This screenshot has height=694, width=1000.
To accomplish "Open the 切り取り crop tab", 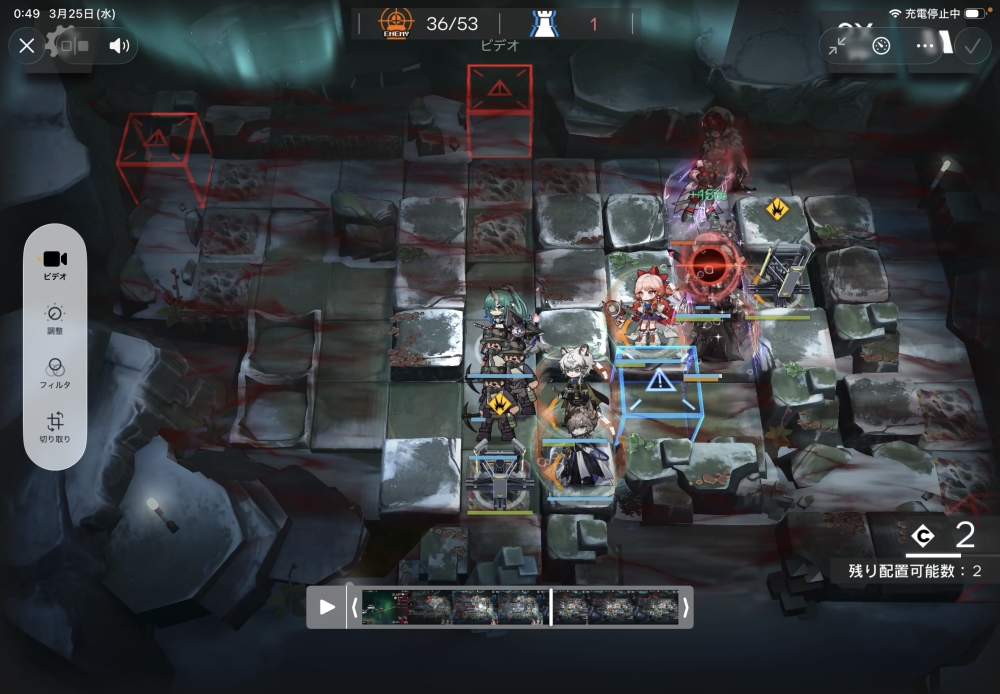I will click(55, 427).
